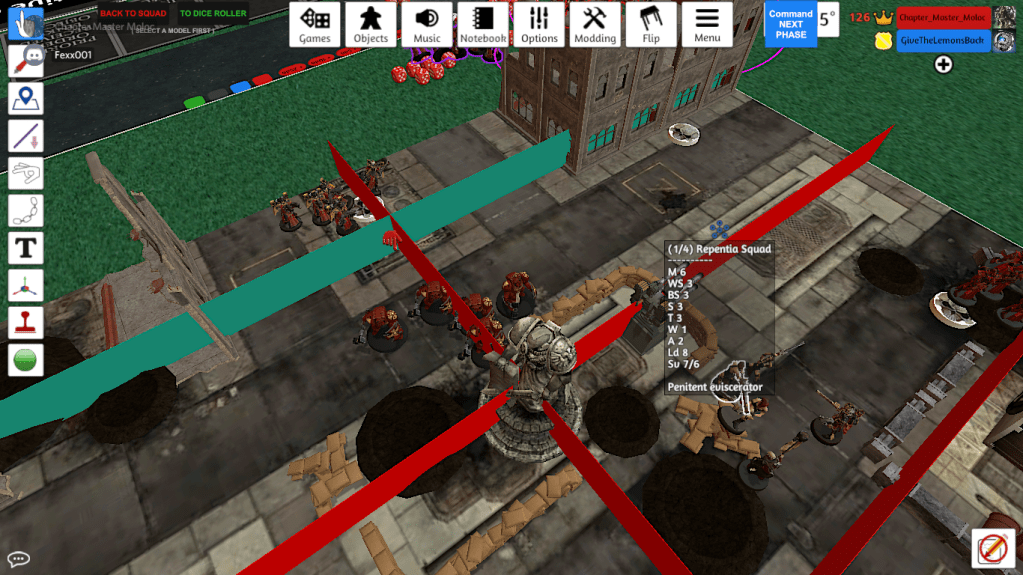Select the hand grab tool
The height and width of the screenshot is (575, 1023).
point(25,23)
